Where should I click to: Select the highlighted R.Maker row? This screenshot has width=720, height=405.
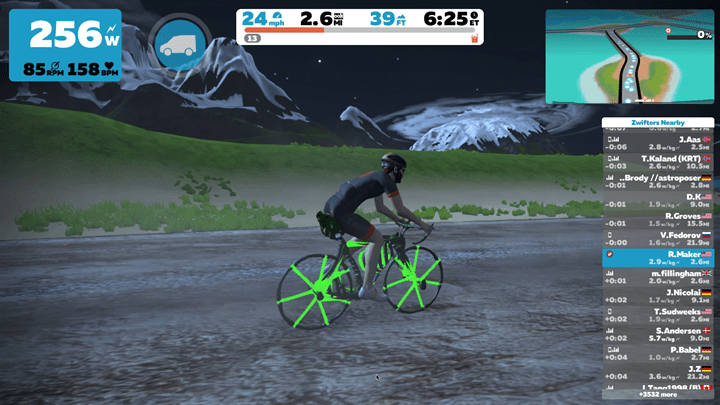657,257
